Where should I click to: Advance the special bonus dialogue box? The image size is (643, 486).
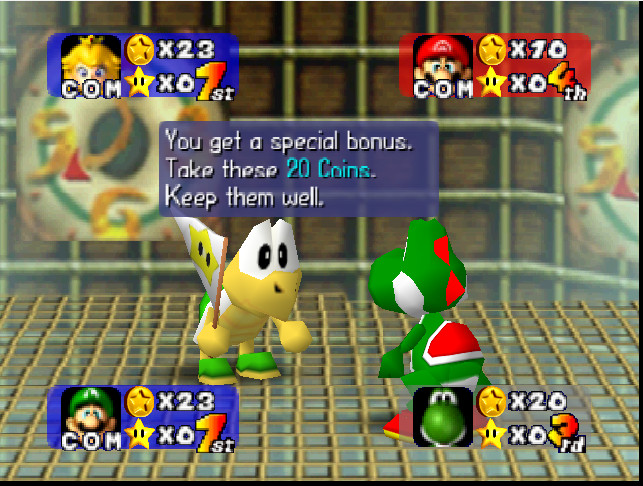point(298,168)
